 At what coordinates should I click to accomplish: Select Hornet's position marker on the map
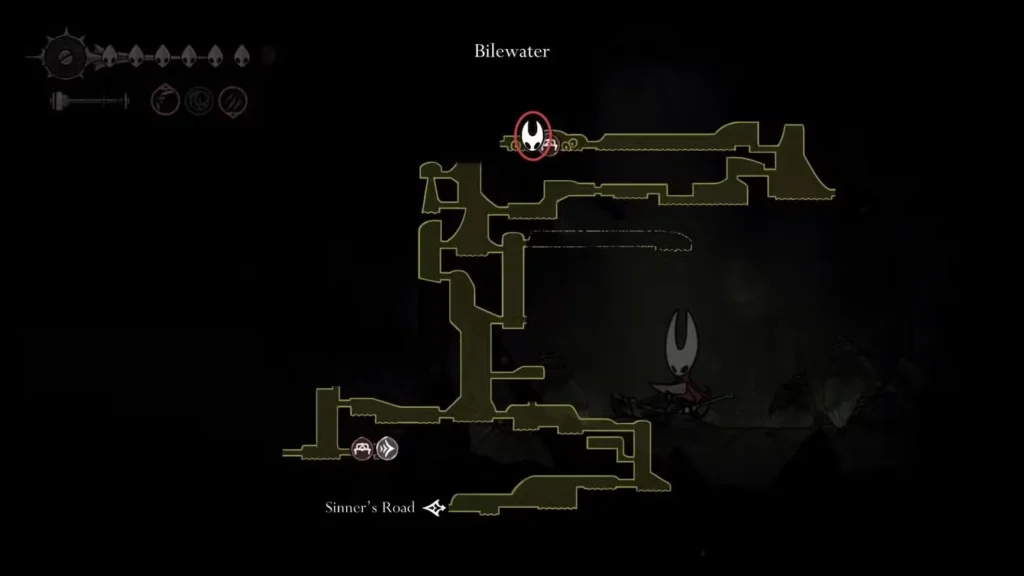click(x=532, y=136)
